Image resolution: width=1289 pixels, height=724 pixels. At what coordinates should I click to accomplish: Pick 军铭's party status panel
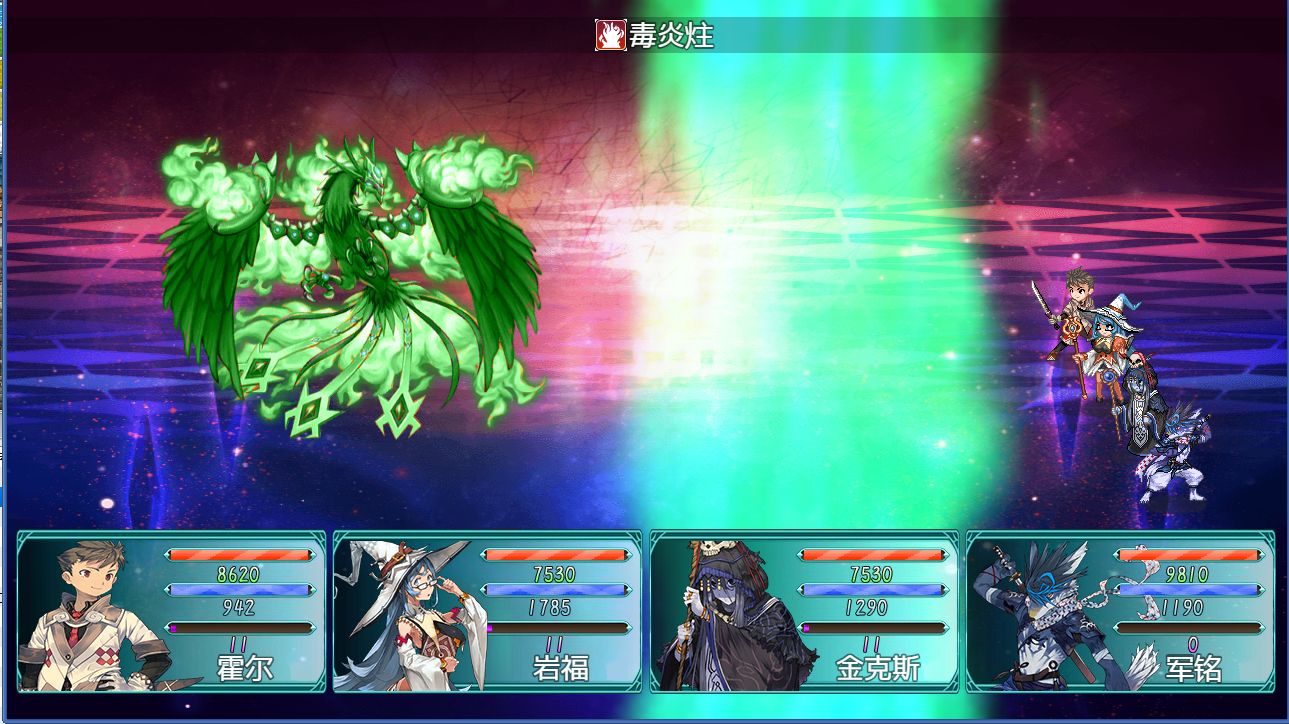point(1120,611)
